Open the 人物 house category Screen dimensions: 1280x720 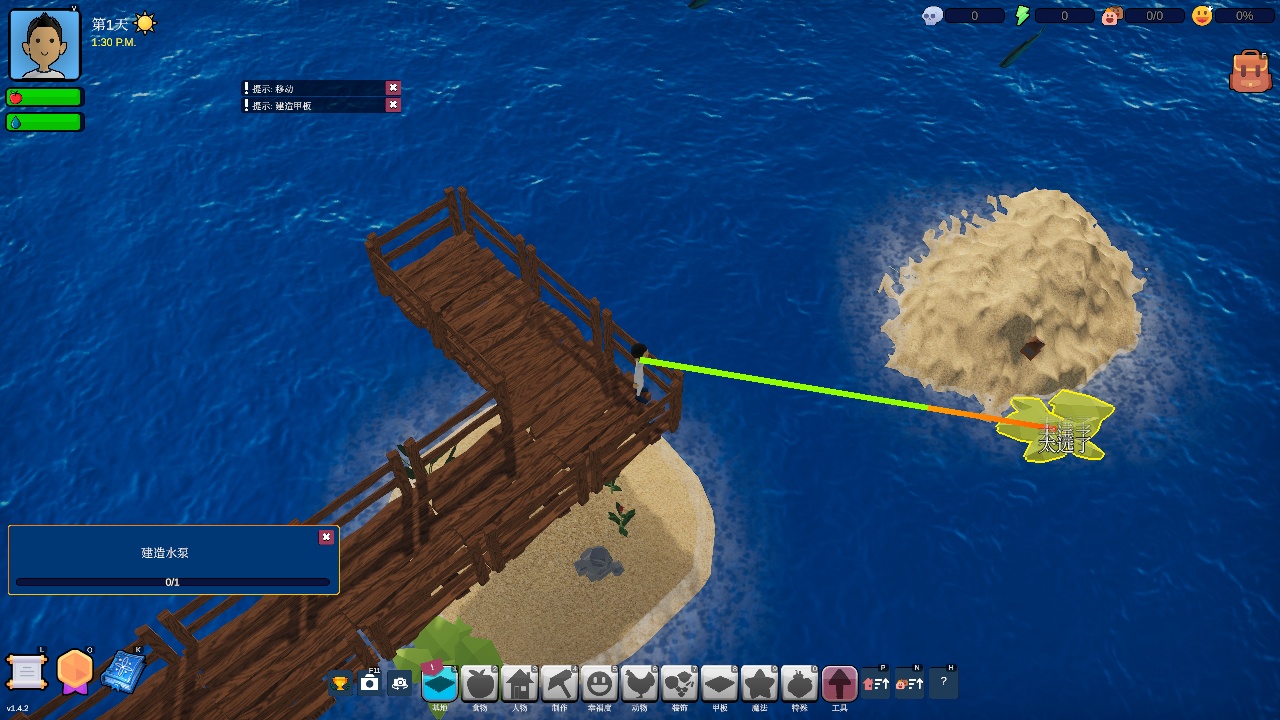520,684
